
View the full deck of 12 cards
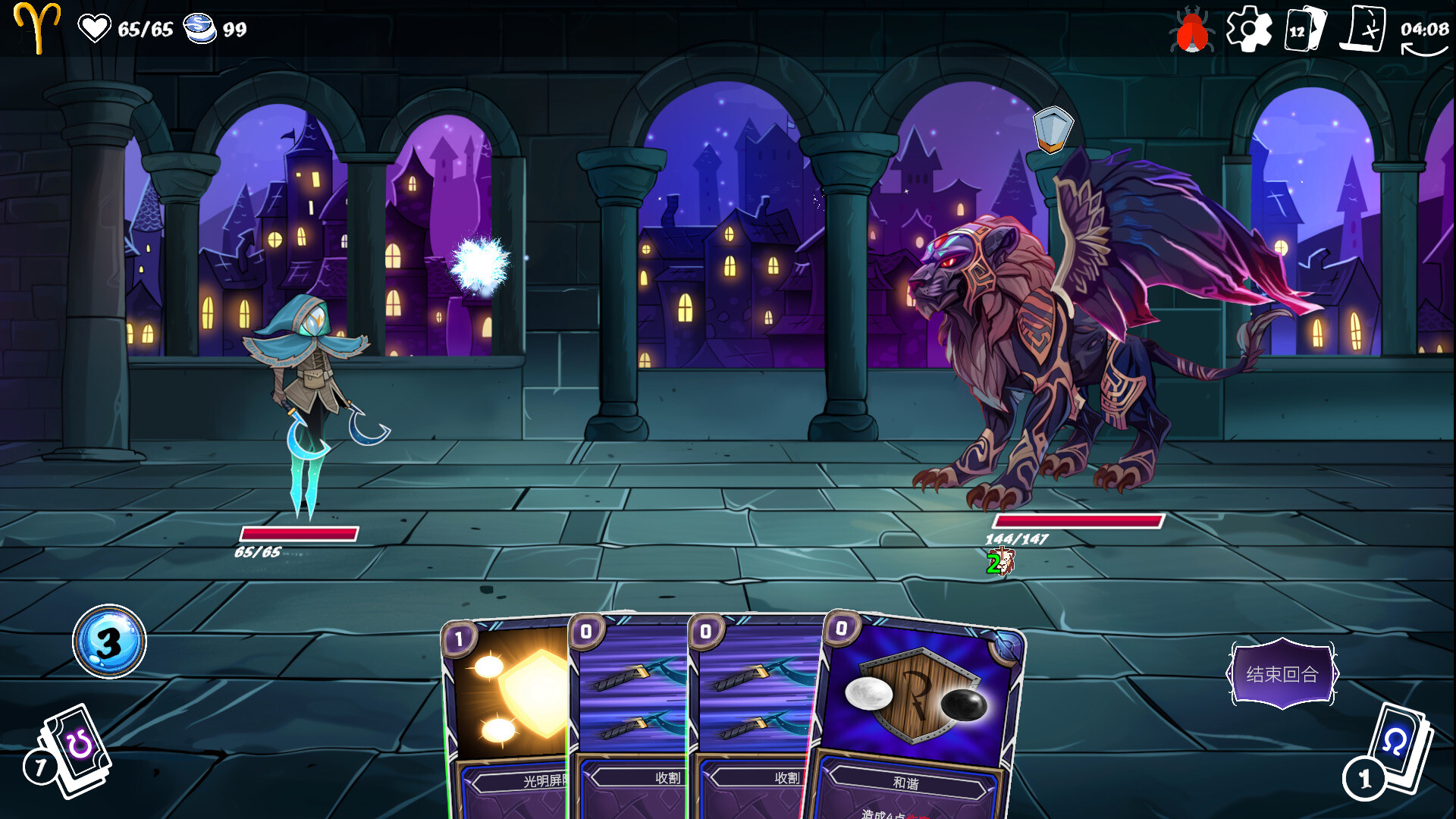pyautogui.click(x=1304, y=30)
